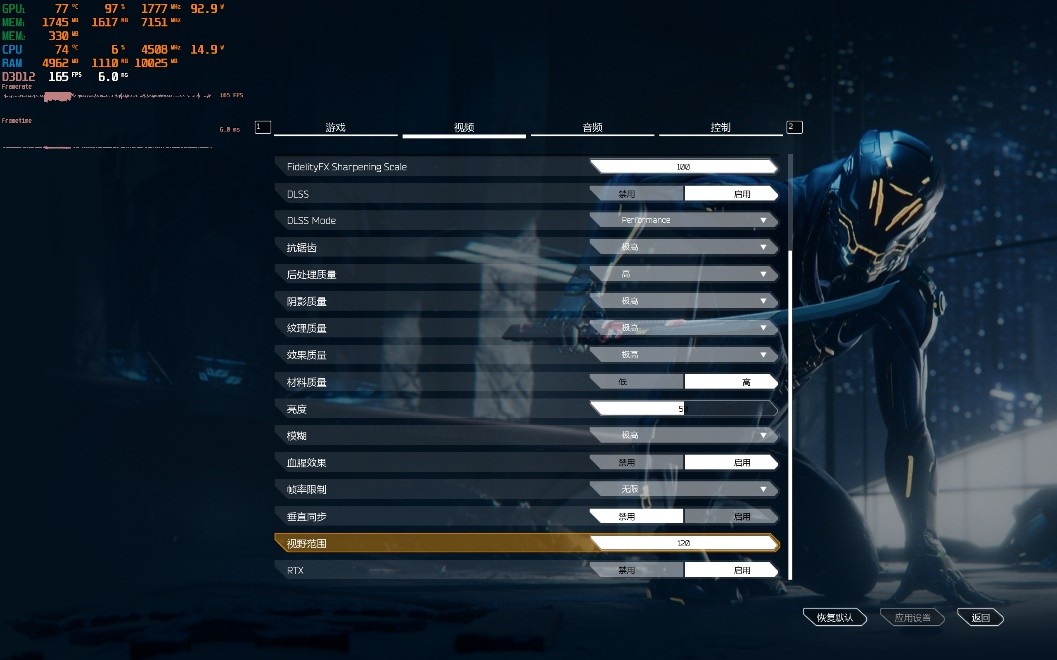Adjust the 视野范围 slider
The height and width of the screenshot is (660, 1057).
tap(683, 543)
